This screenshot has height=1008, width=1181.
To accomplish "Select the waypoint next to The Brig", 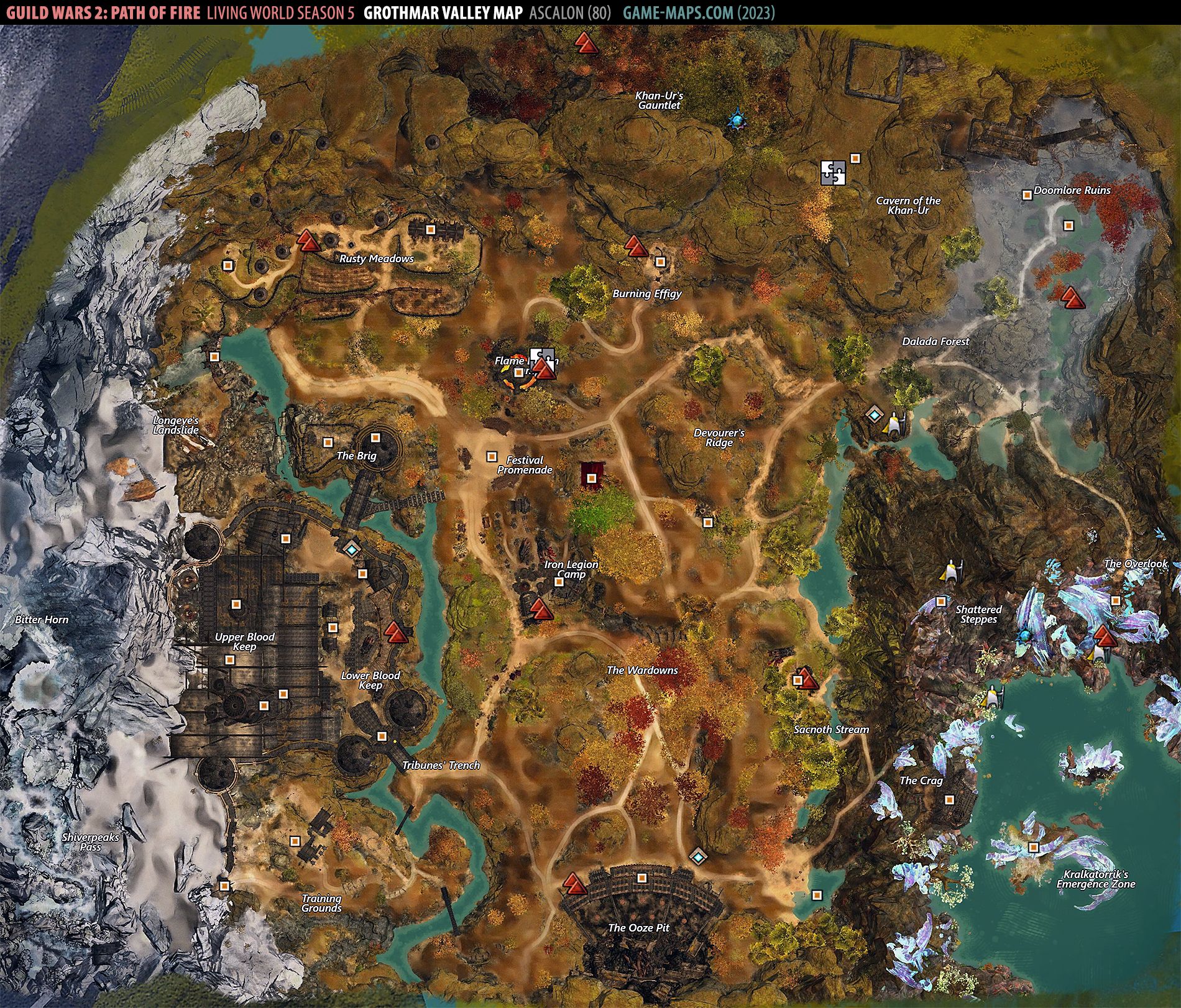I will click(x=352, y=549).
